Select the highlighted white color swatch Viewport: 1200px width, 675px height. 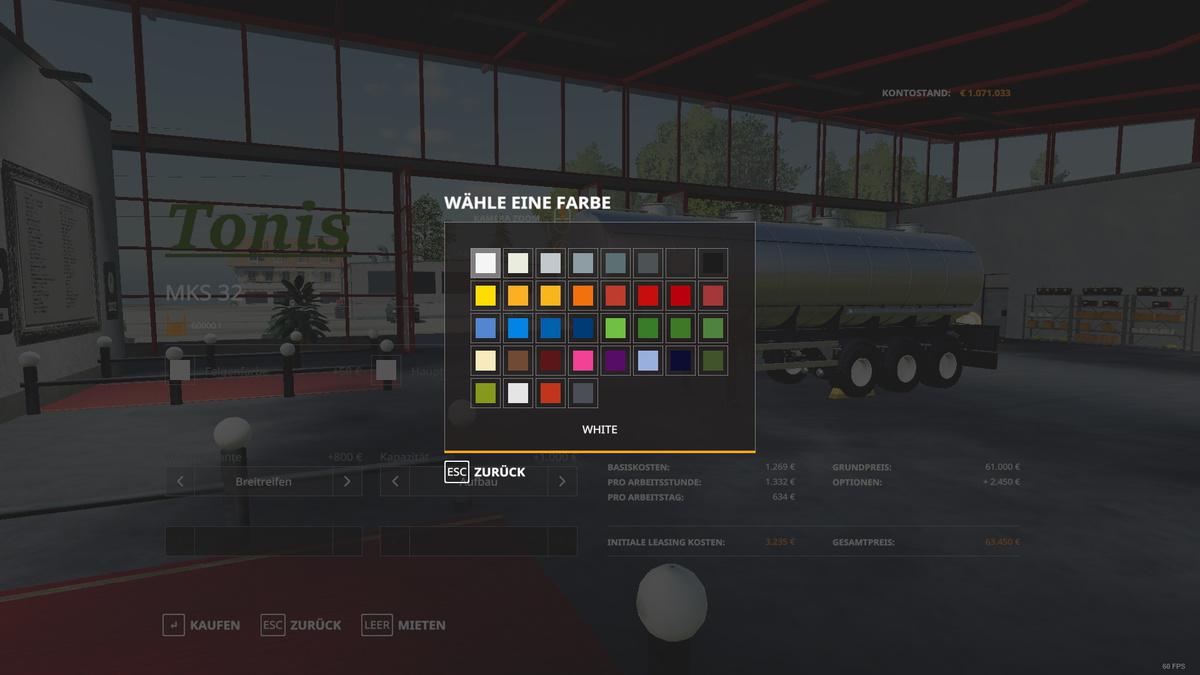486,263
